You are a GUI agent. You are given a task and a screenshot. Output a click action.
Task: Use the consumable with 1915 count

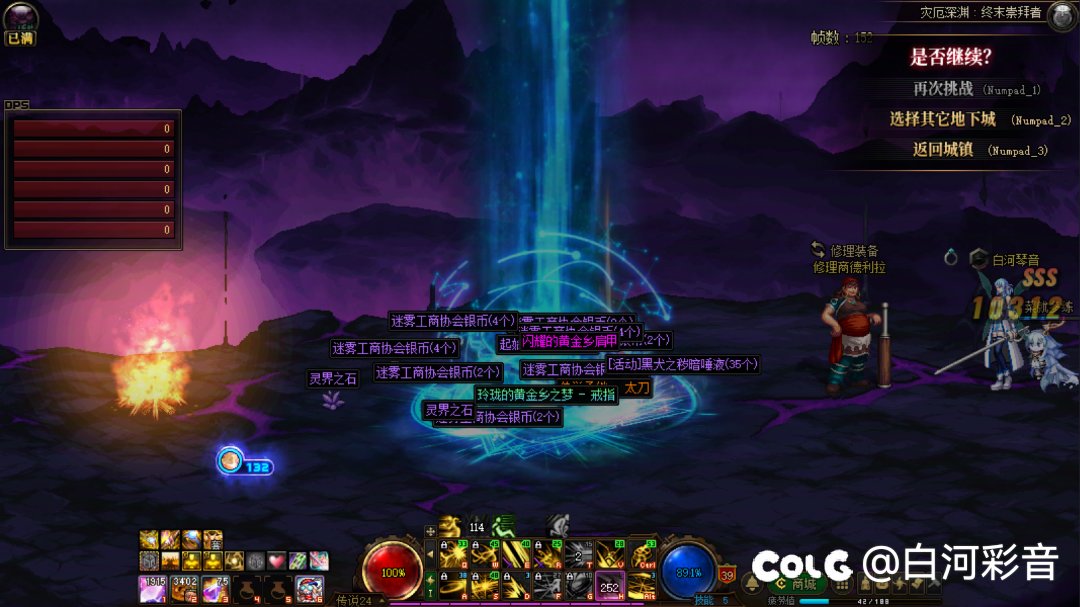point(151,589)
